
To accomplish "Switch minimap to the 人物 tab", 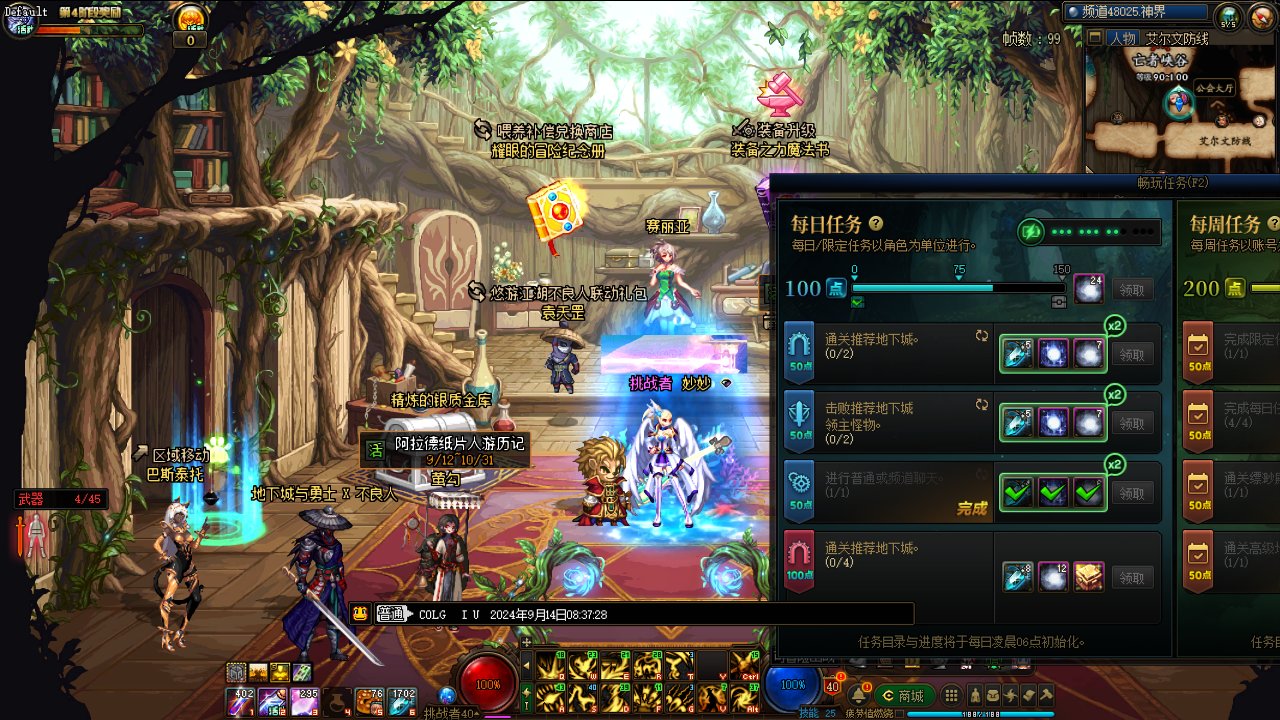I will 1122,39.
